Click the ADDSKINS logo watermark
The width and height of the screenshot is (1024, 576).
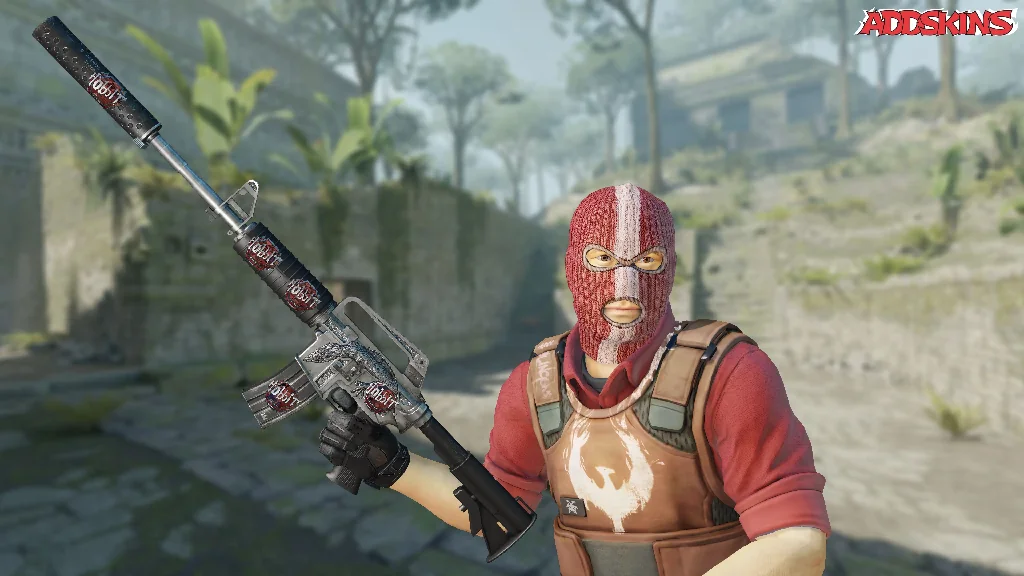[935, 22]
